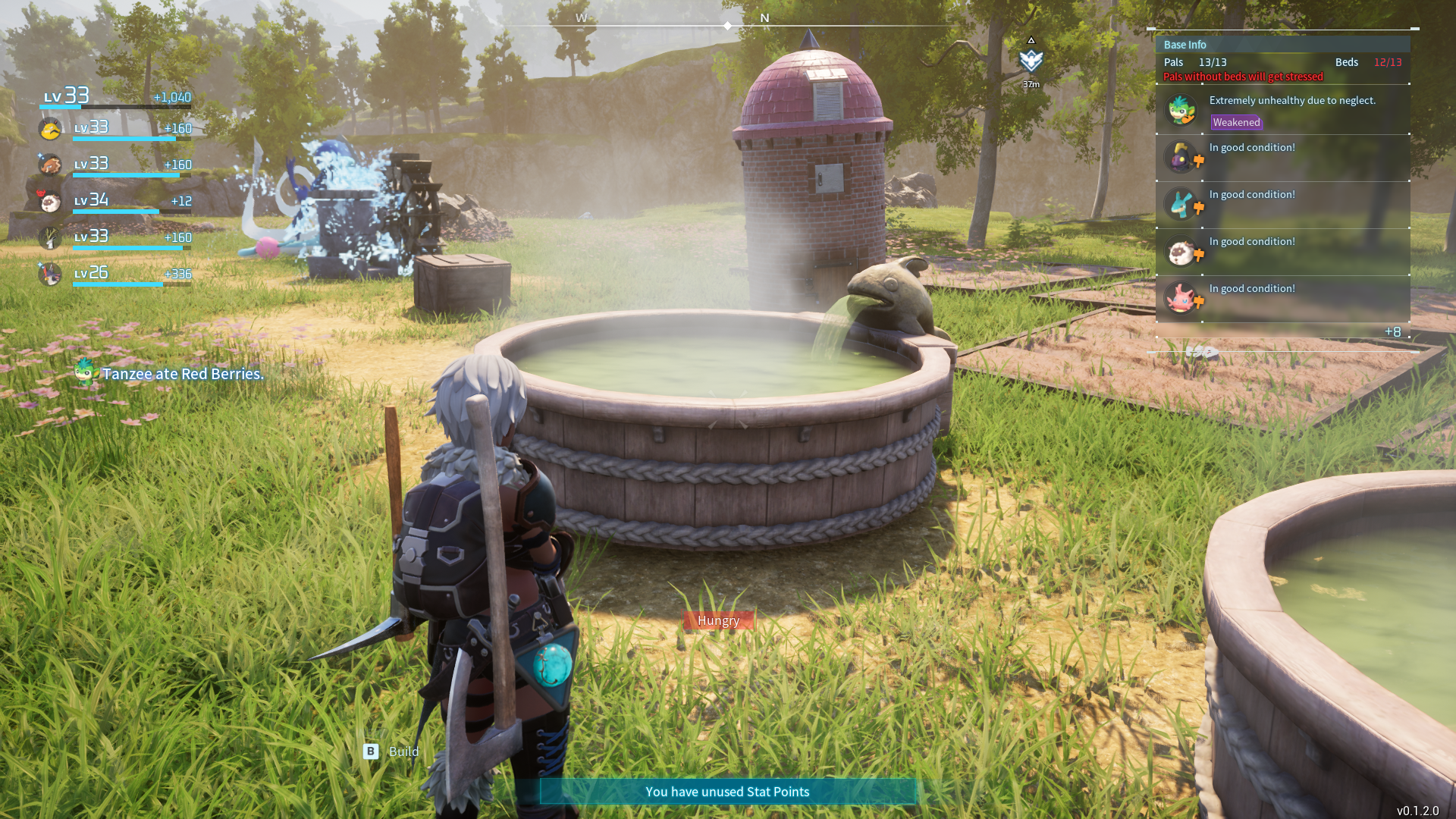Click the Weakened status badge

(1236, 122)
